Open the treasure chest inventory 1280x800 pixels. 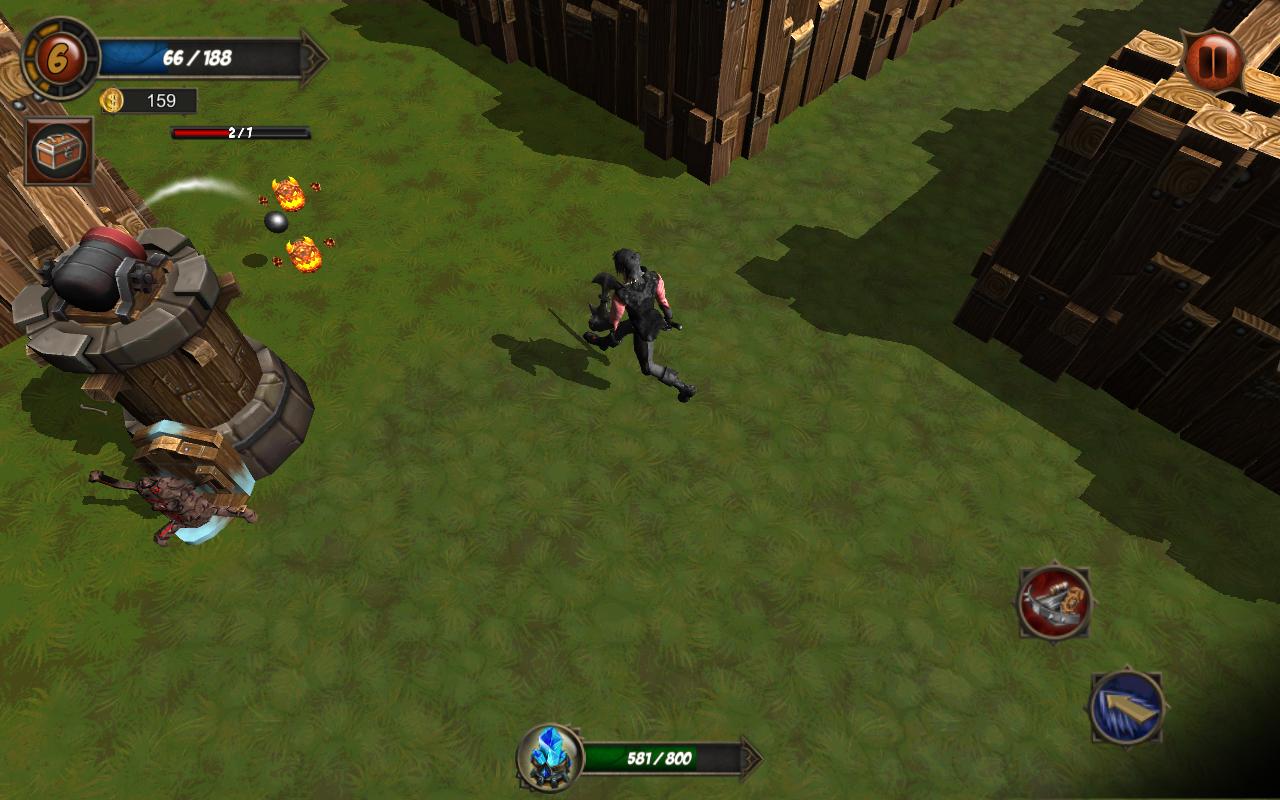point(59,151)
